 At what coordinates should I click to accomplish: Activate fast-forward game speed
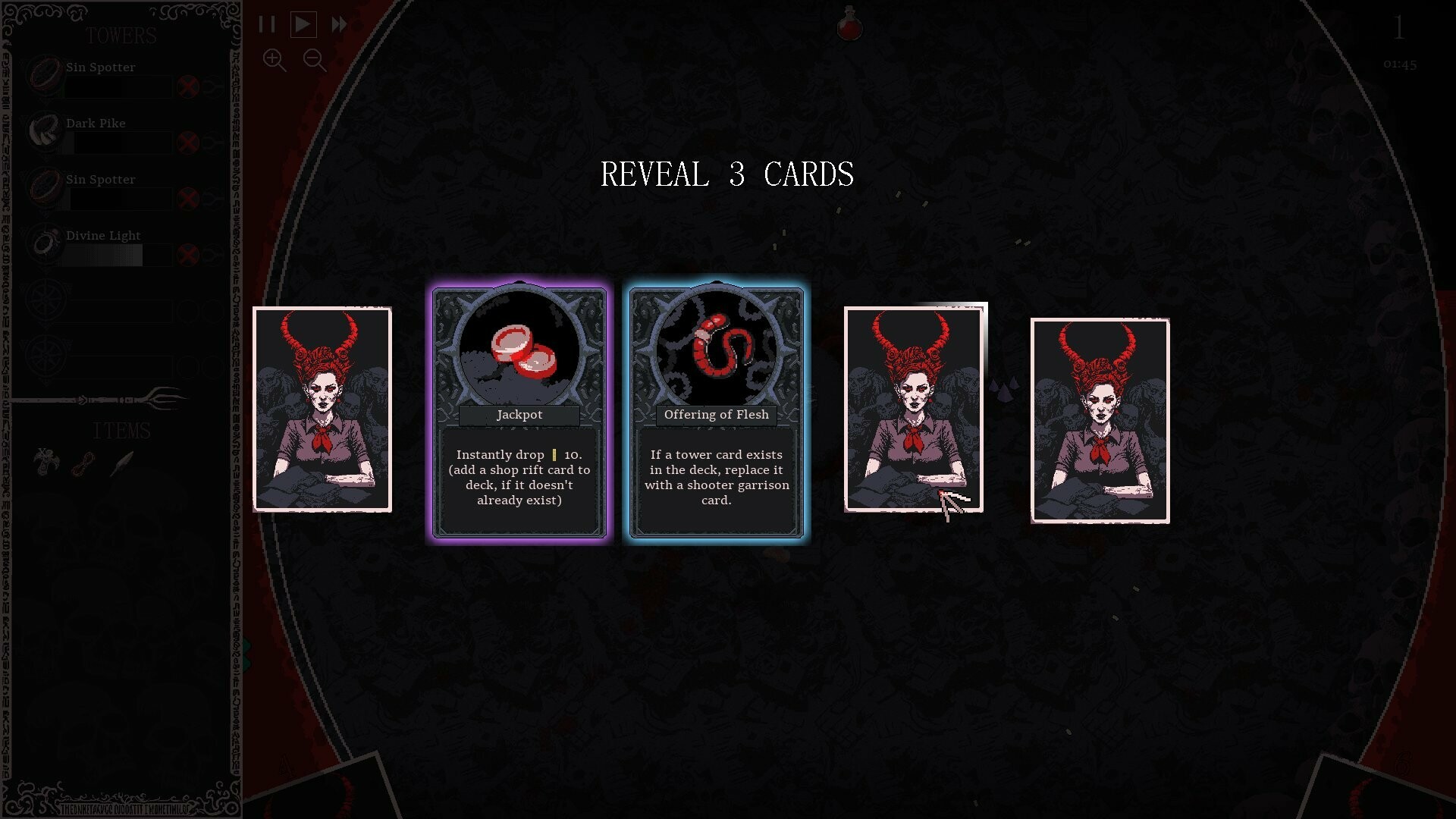click(337, 24)
